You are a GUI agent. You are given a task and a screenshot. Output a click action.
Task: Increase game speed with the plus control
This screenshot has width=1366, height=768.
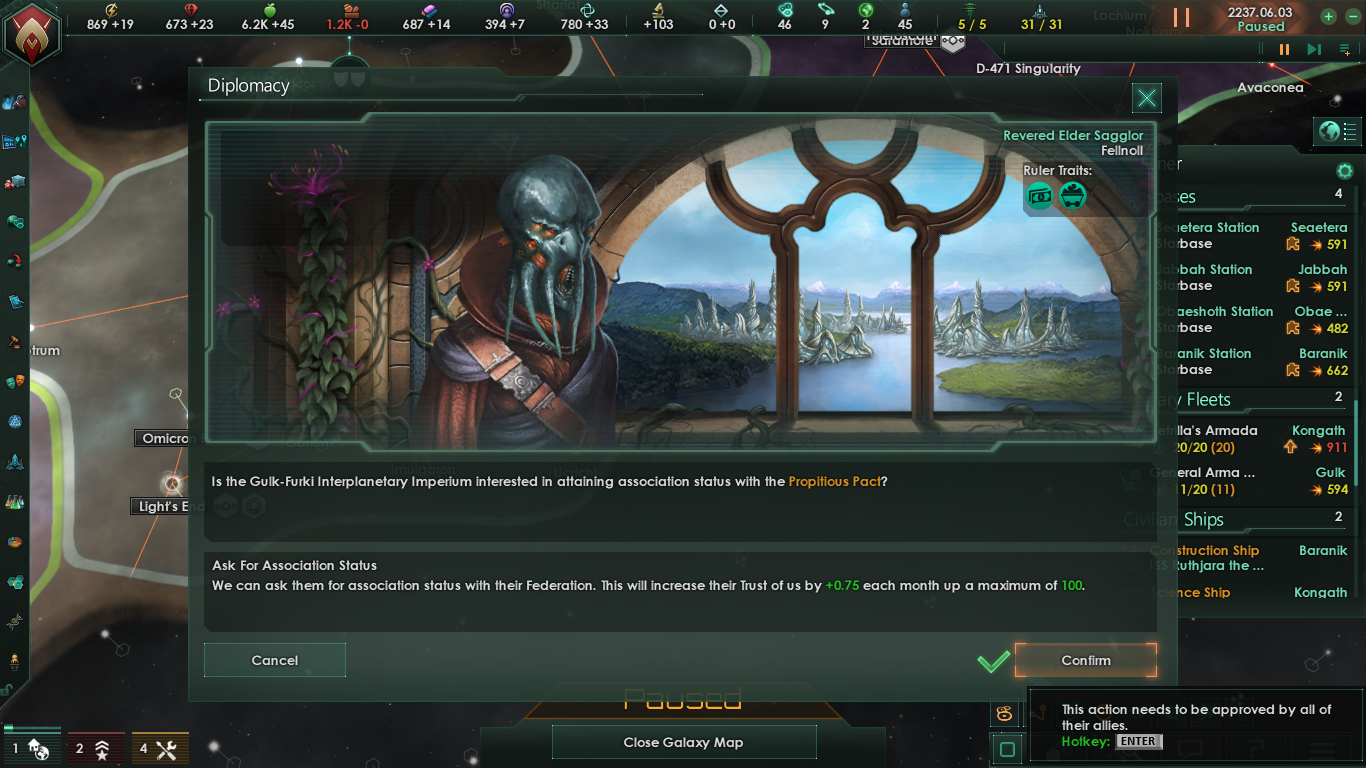pyautogui.click(x=1327, y=17)
